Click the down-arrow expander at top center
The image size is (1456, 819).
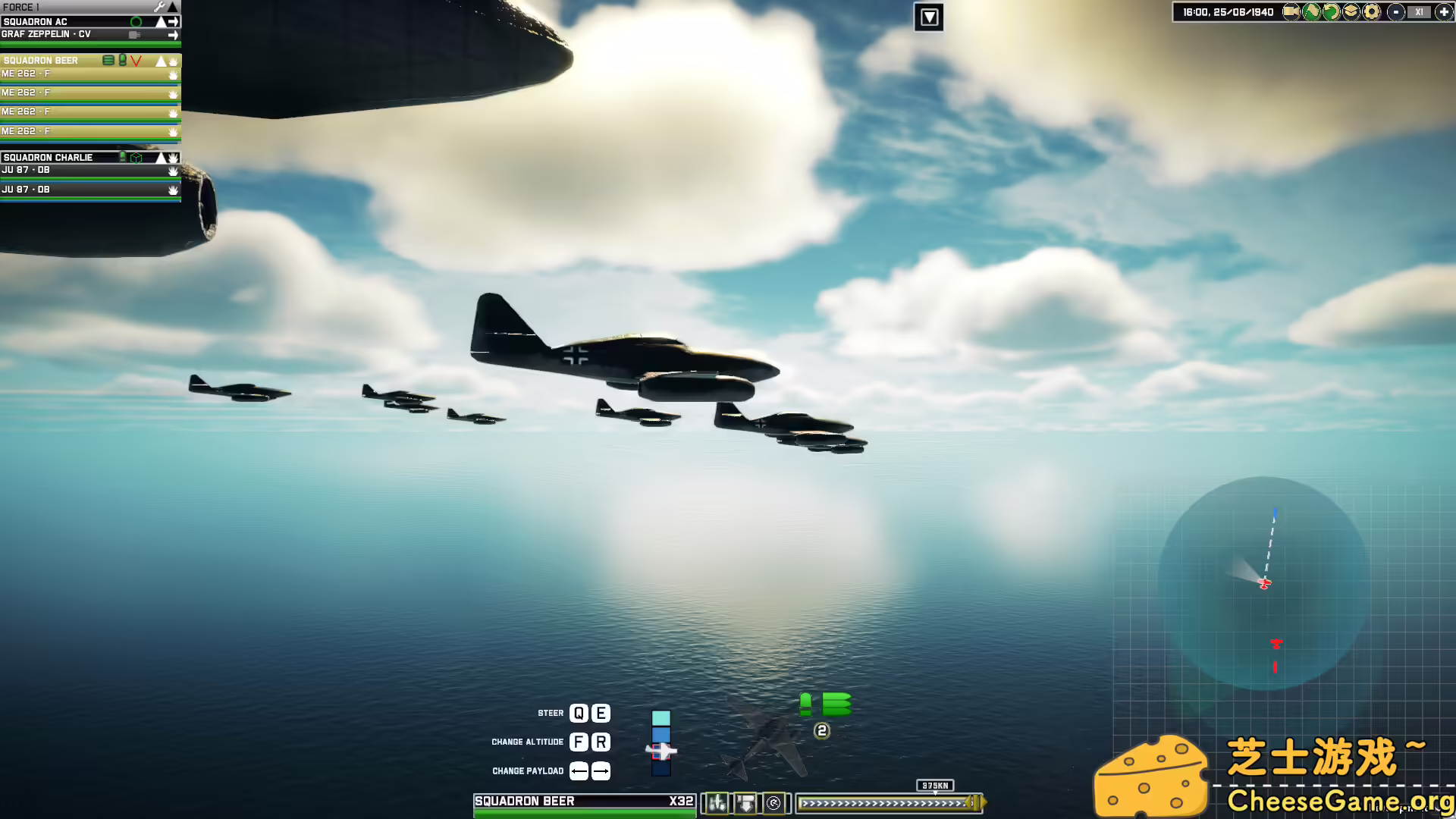point(928,17)
